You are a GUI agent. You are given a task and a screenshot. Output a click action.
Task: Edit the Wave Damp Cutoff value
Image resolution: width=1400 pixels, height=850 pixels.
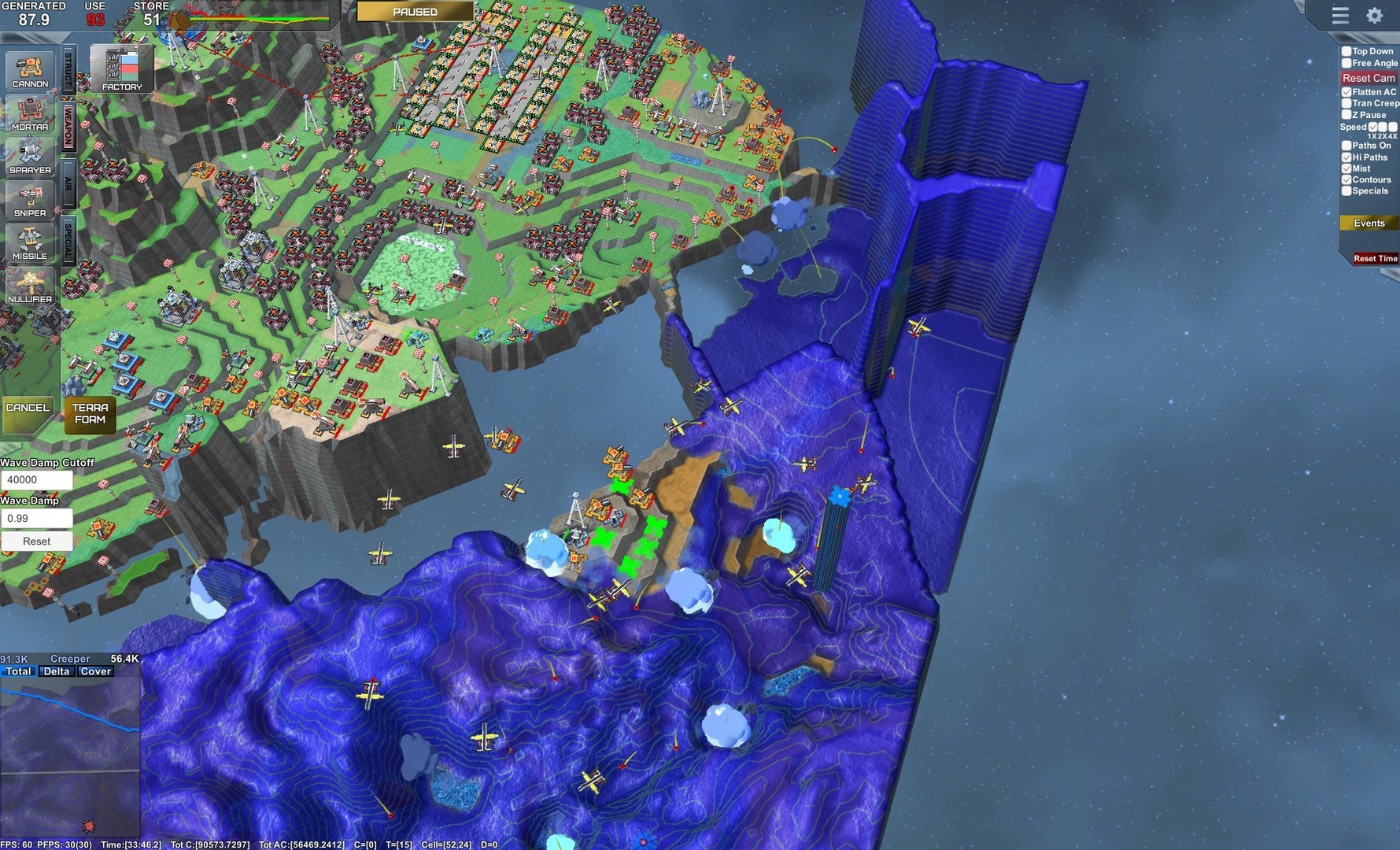tap(38, 479)
